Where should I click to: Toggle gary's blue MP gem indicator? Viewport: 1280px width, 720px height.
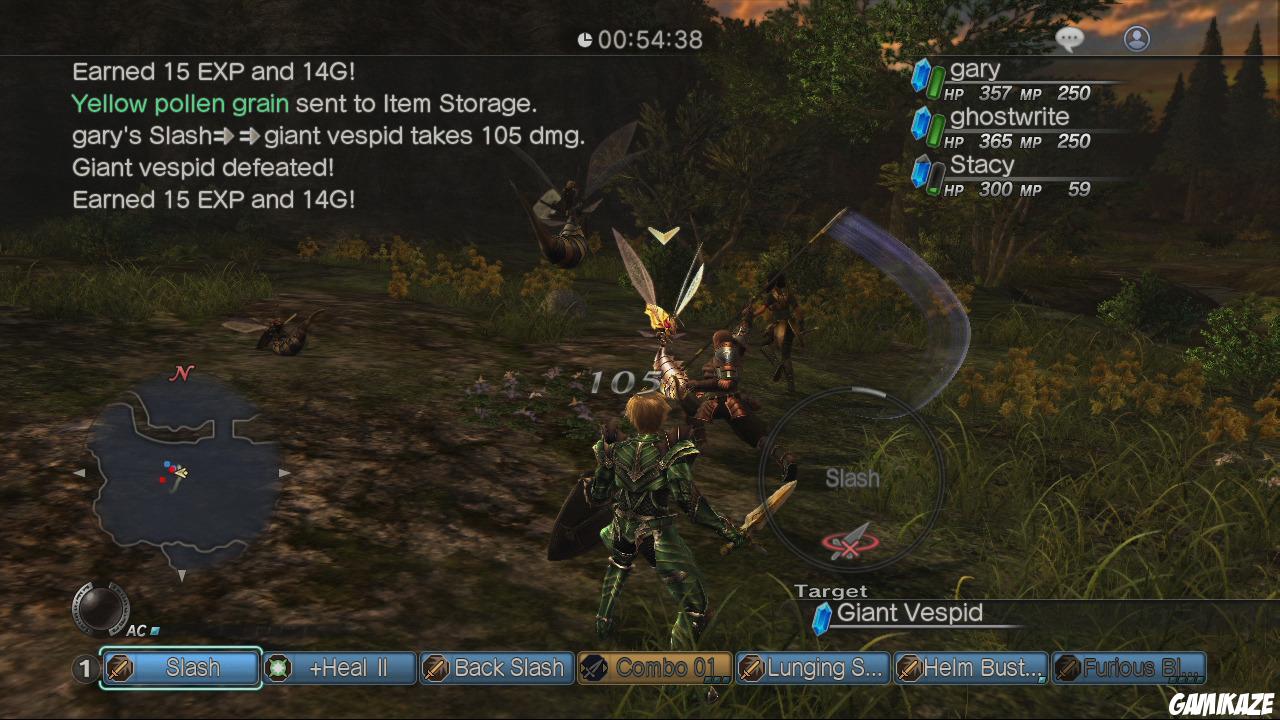pos(919,74)
